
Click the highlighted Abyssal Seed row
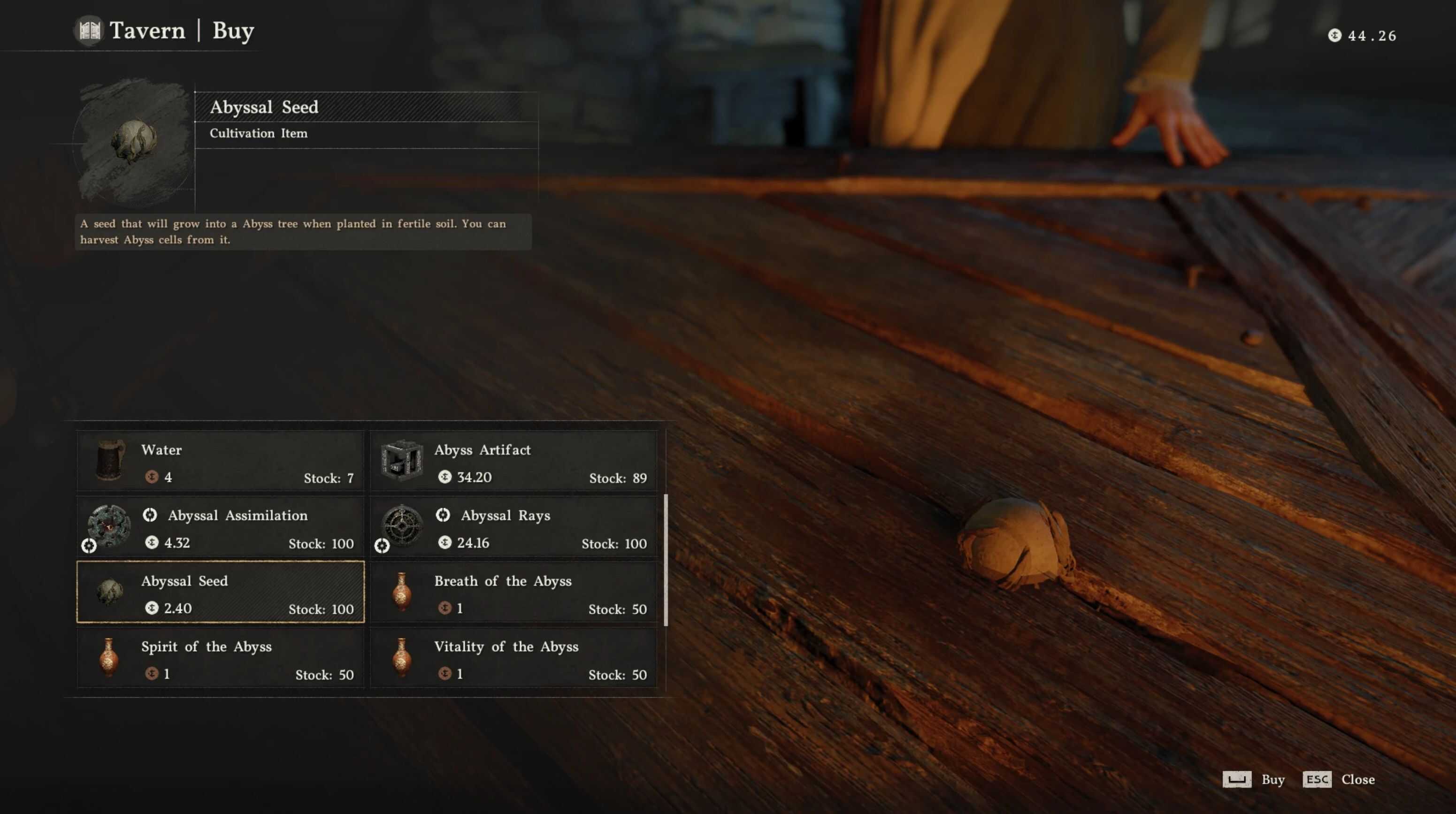point(221,592)
